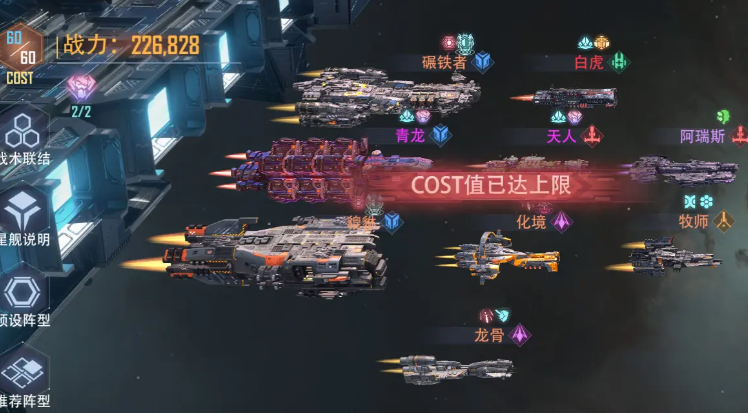Open the 推荐阵型 recommended formations
Viewport: 748px width, 413px height.
pyautogui.click(x=22, y=375)
